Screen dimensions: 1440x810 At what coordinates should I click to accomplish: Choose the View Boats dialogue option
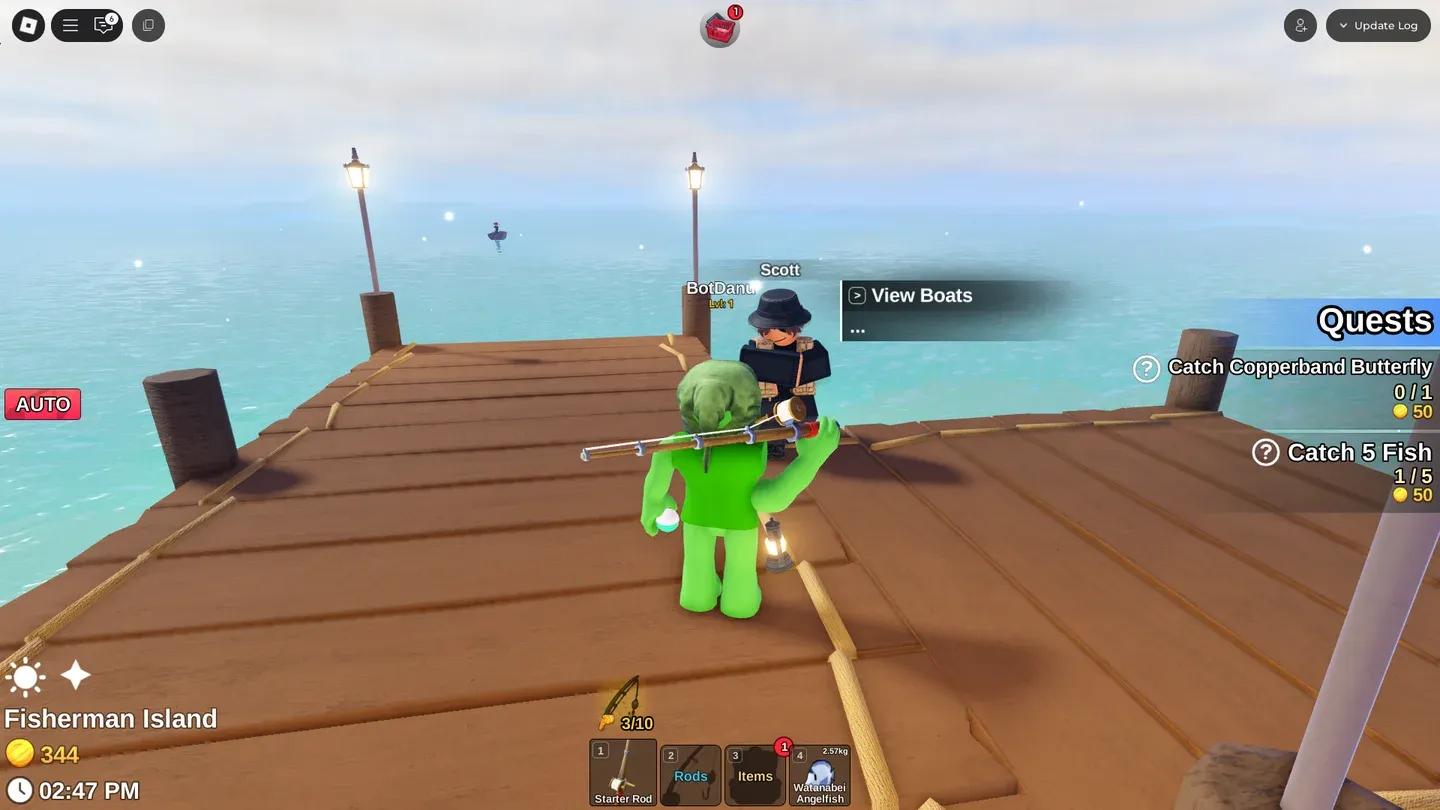(920, 295)
